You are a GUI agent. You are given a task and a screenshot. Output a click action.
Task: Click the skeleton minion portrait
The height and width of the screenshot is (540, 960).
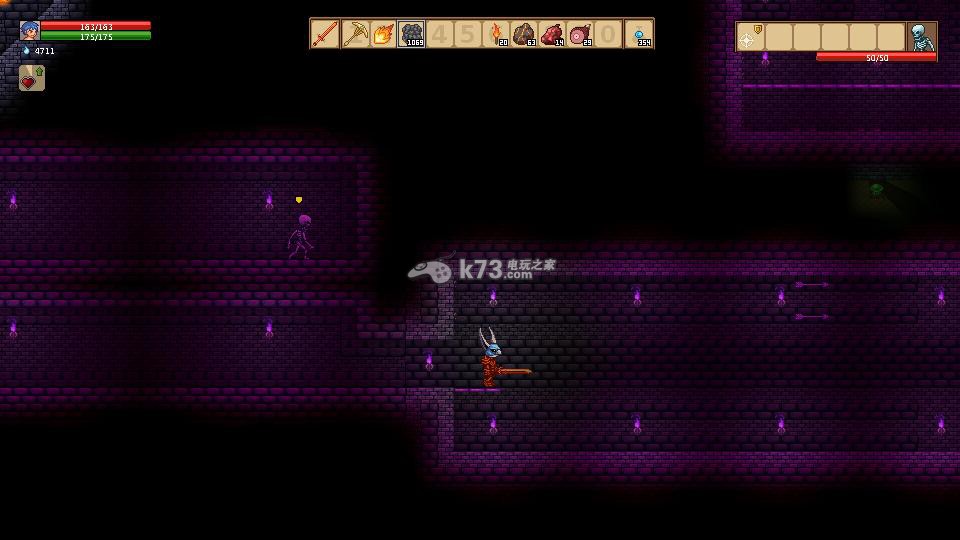pyautogui.click(x=921, y=37)
